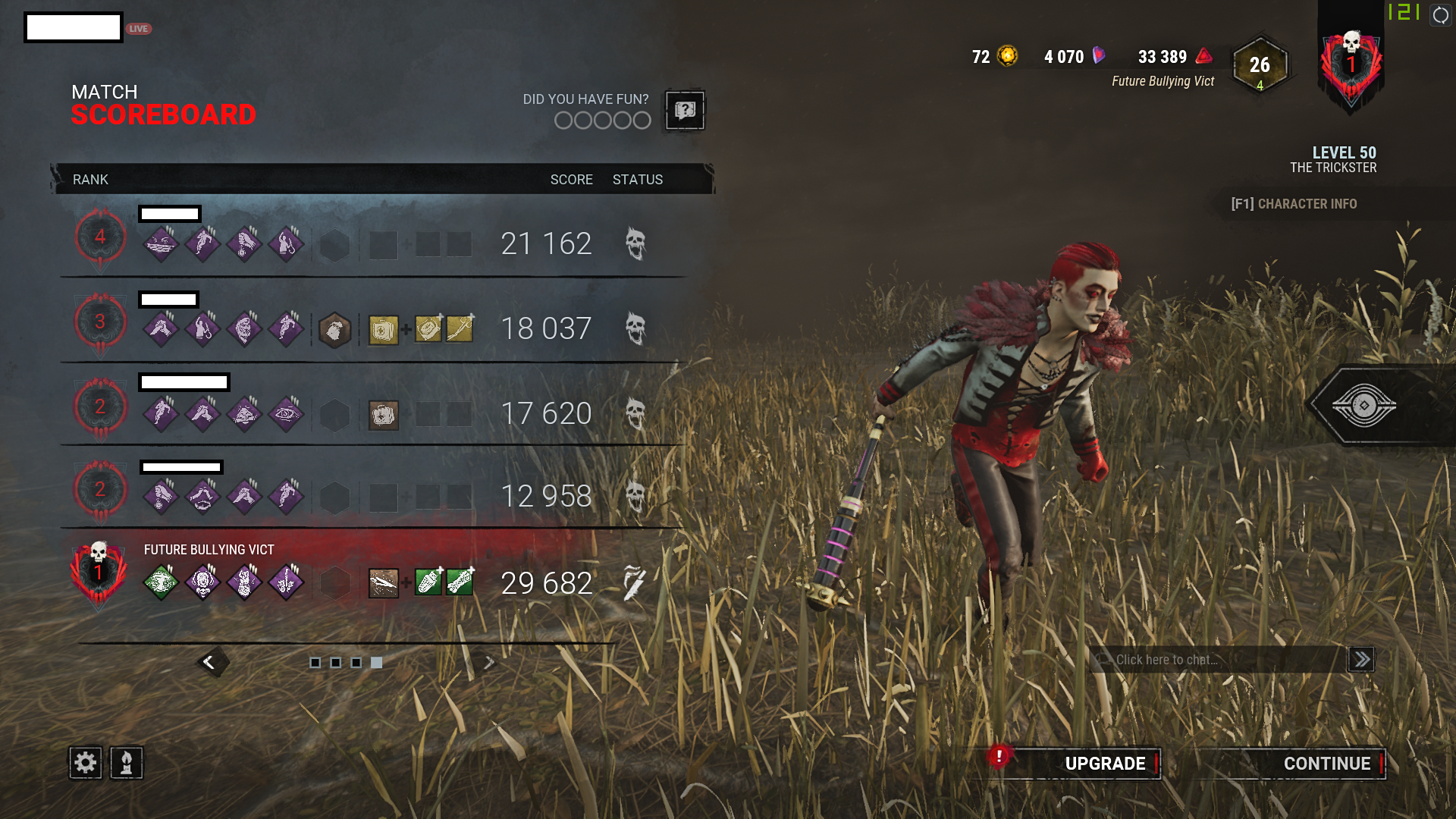Click the double-arrow to send a chat message
Screen dimensions: 1456x819
coord(1362,659)
